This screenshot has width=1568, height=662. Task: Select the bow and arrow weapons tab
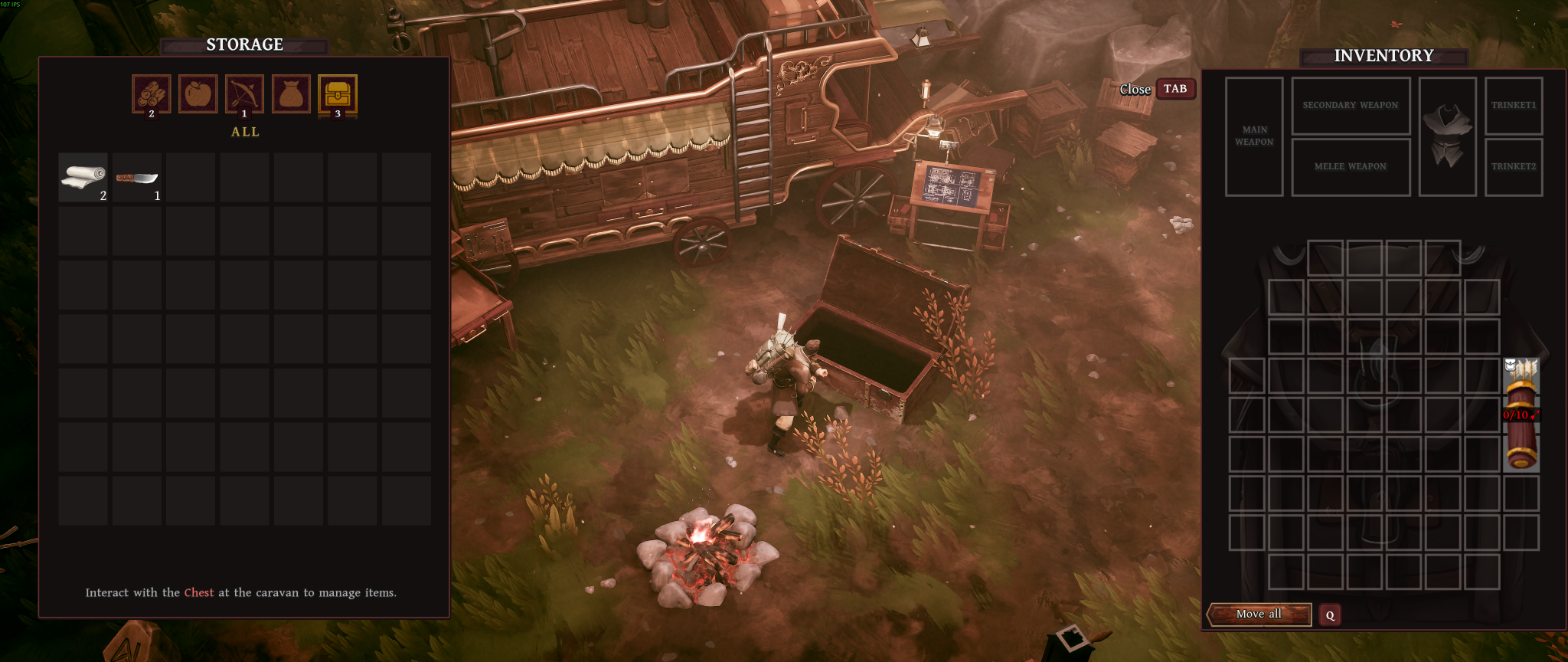pyautogui.click(x=244, y=94)
